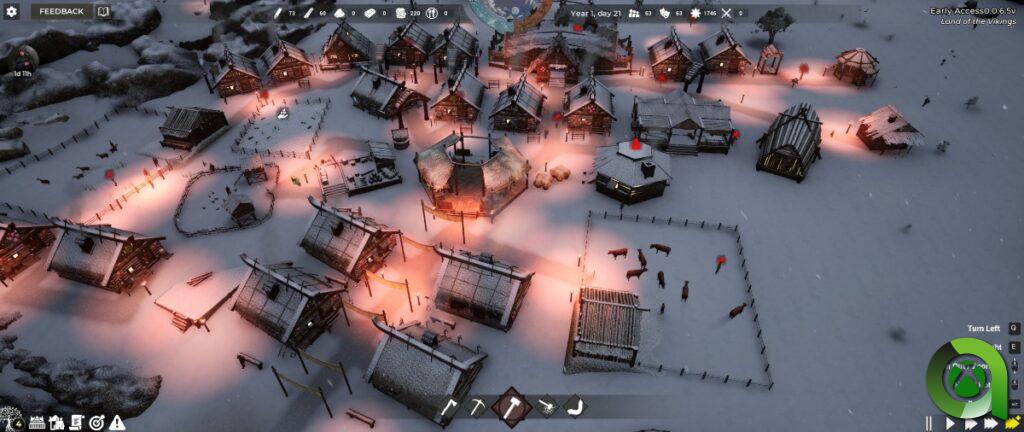Image resolution: width=1024 pixels, height=432 pixels.
Task: Pause the game speed
Action: pyautogui.click(x=928, y=423)
